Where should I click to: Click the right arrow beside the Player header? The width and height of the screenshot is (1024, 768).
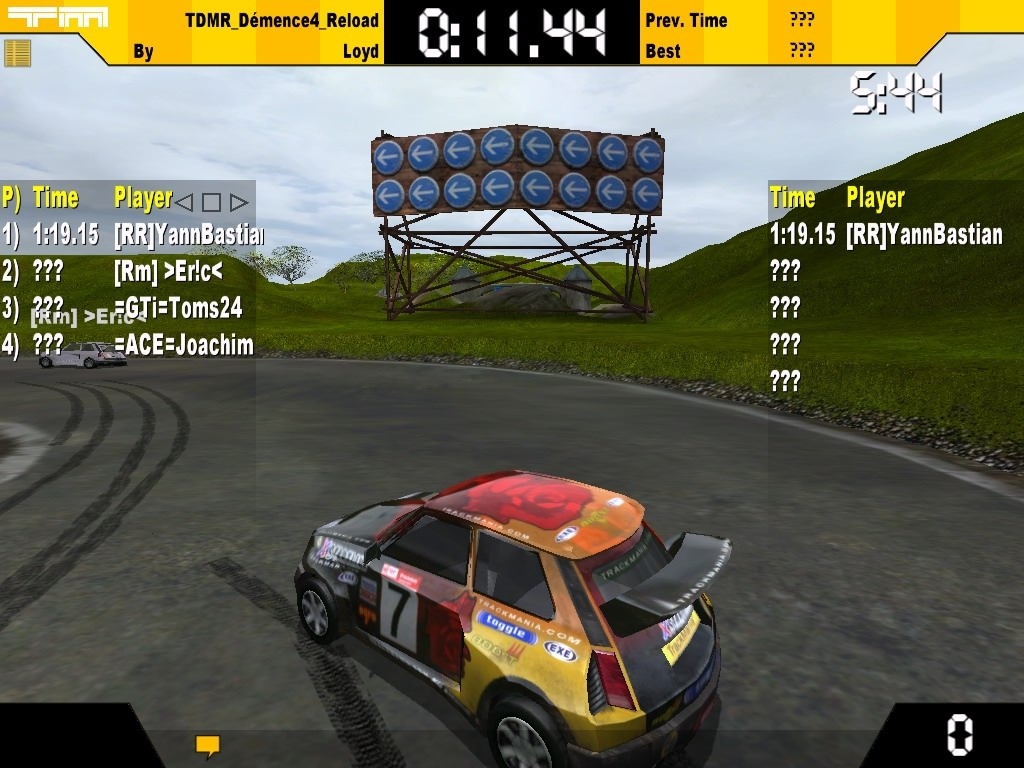tap(238, 202)
